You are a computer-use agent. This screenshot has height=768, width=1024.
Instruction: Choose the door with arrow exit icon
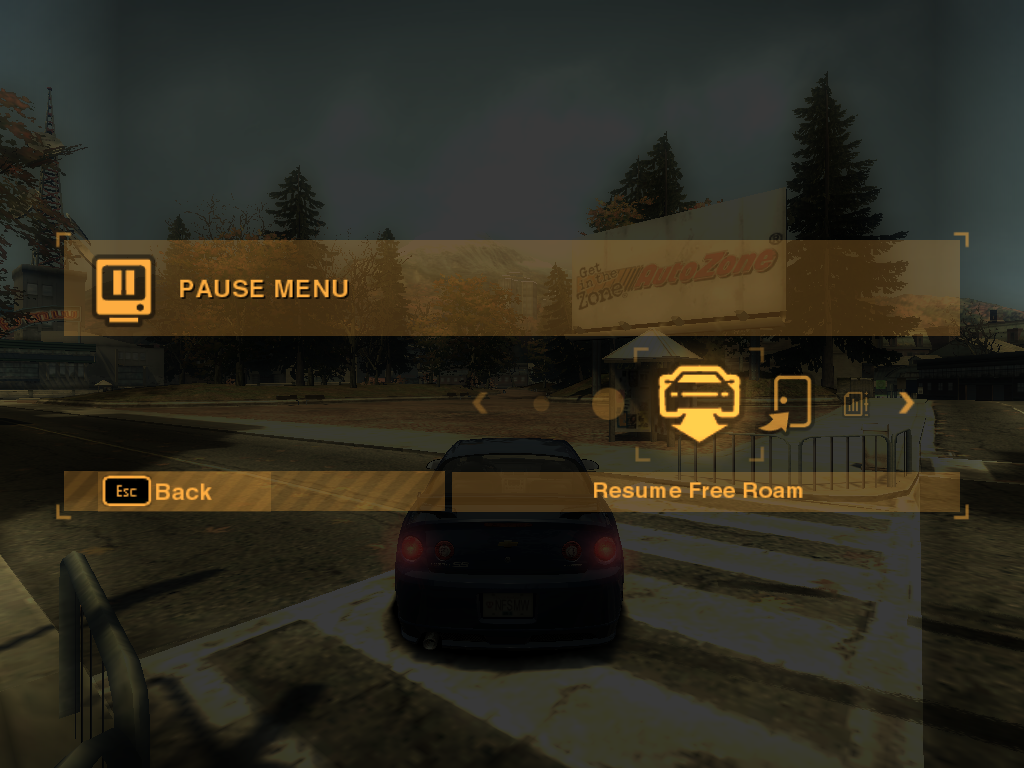[x=785, y=404]
